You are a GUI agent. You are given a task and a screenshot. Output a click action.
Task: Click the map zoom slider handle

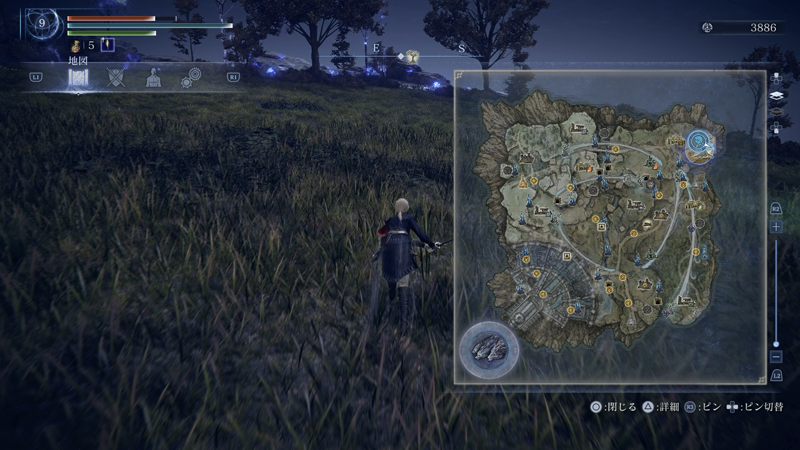777,343
